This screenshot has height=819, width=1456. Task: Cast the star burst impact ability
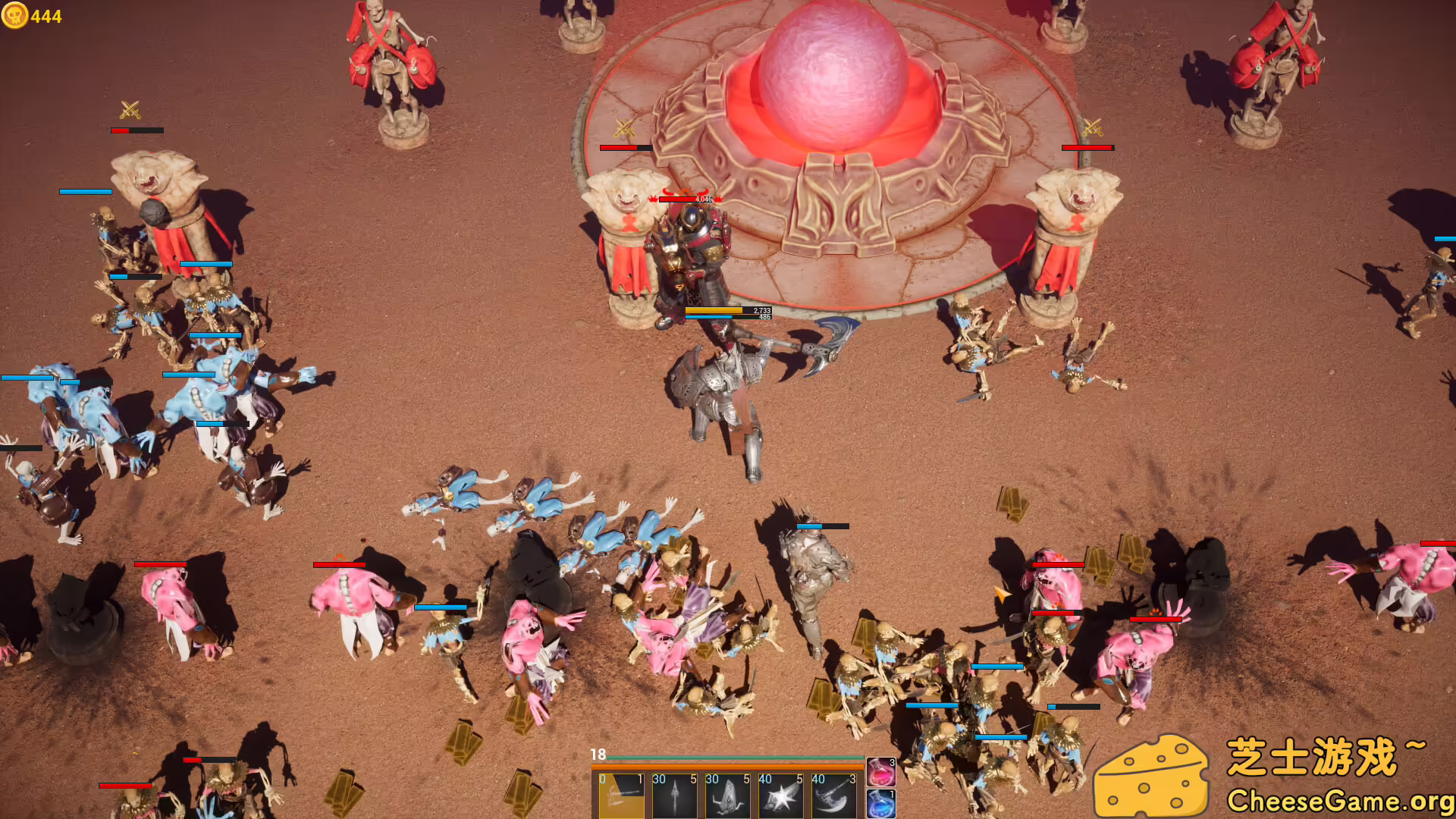[780, 796]
